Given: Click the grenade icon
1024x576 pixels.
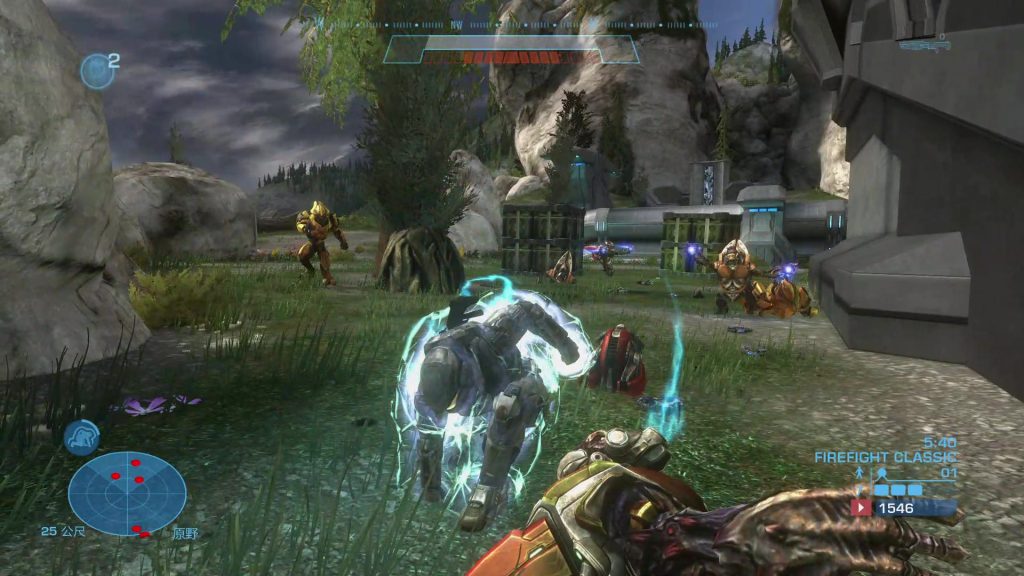Looking at the screenshot, I should 97,70.
